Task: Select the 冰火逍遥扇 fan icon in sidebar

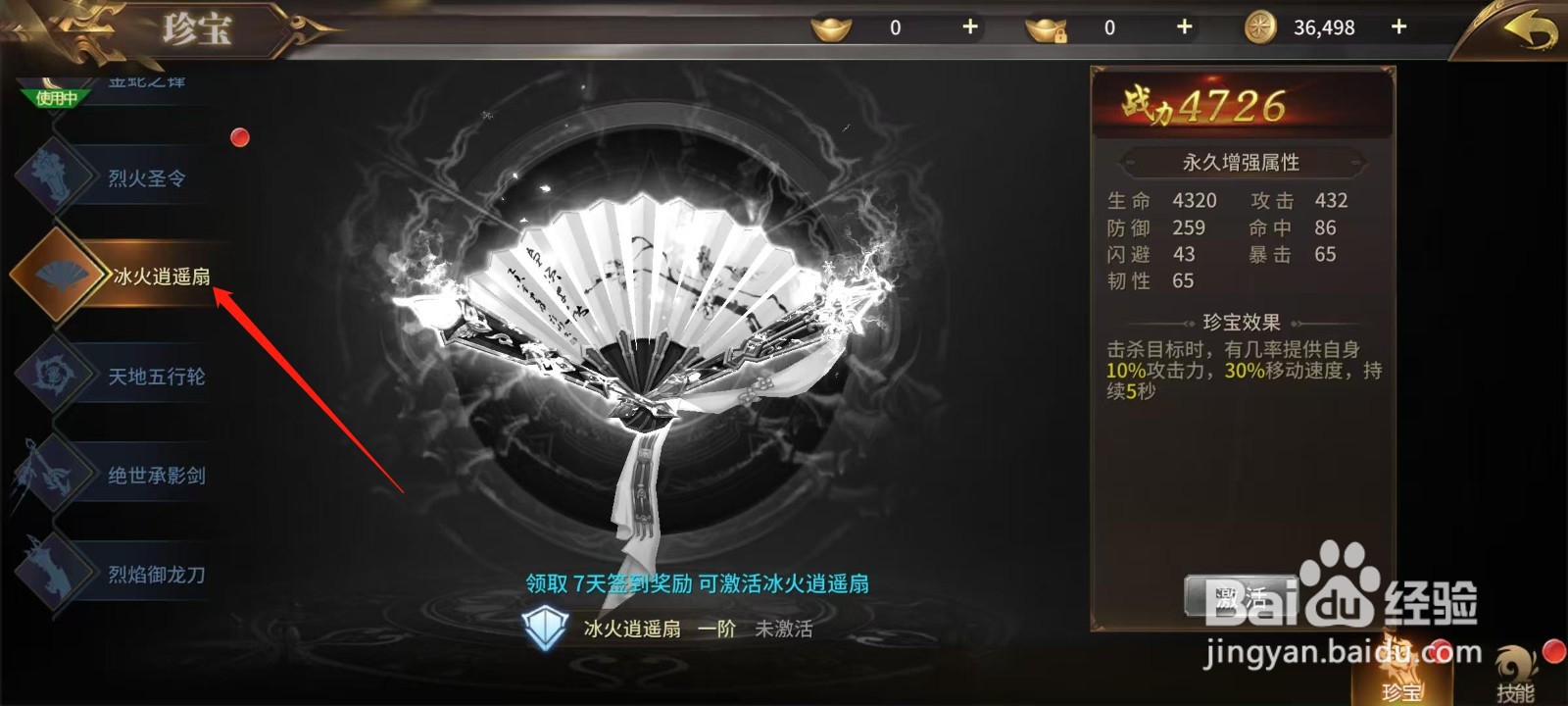Action: (x=59, y=276)
